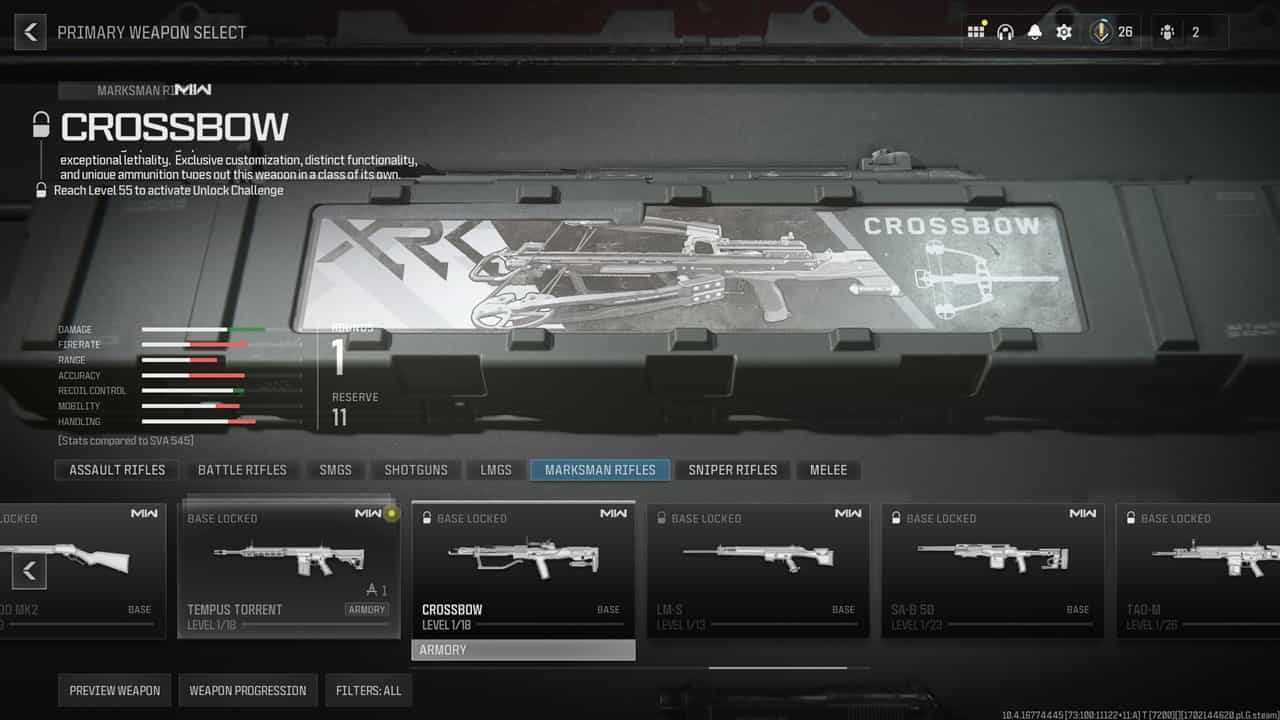Switch to the Battle Rifles tab
This screenshot has height=720, width=1280.
(242, 470)
